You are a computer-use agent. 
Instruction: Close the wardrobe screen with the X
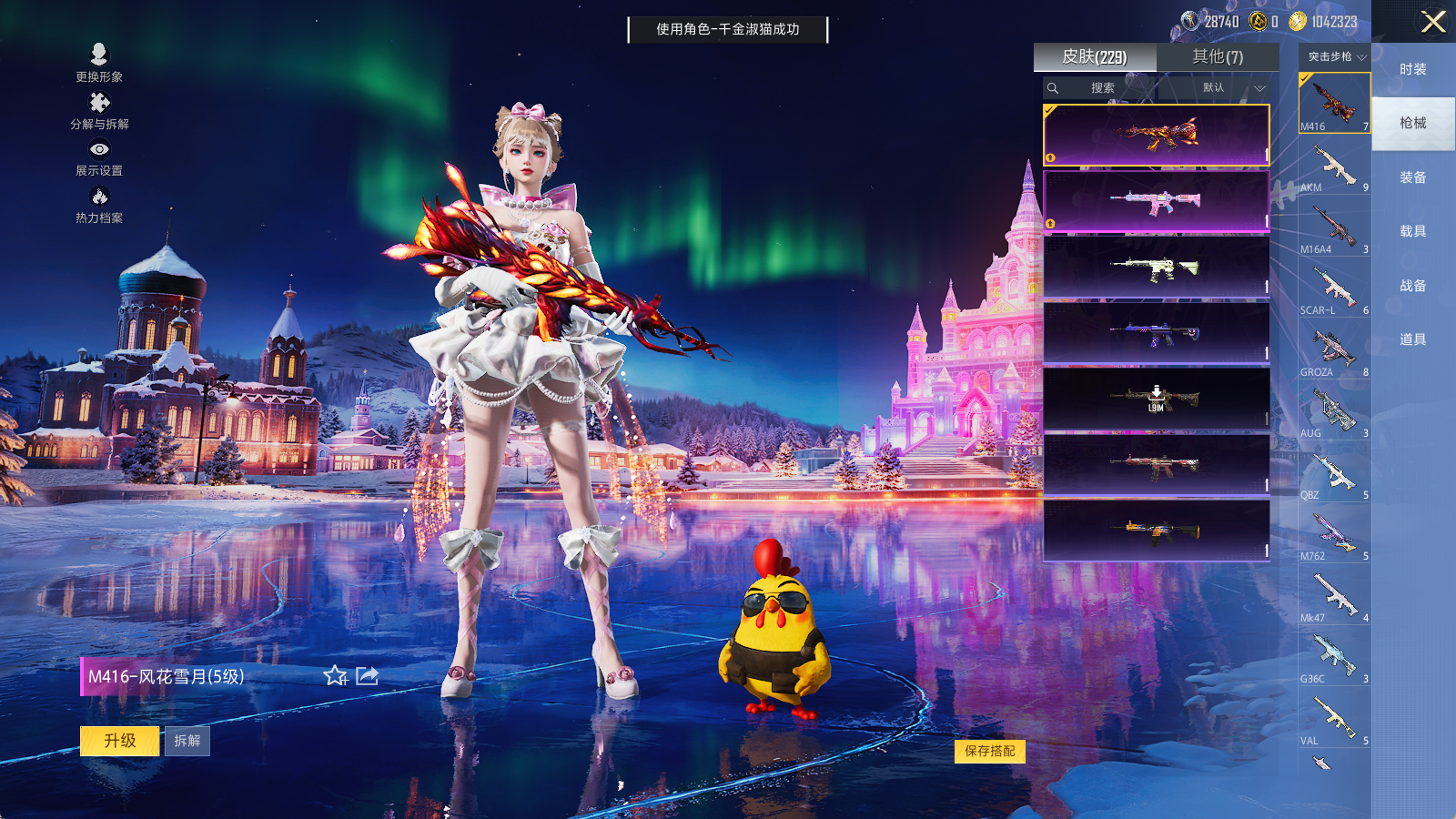1433,22
